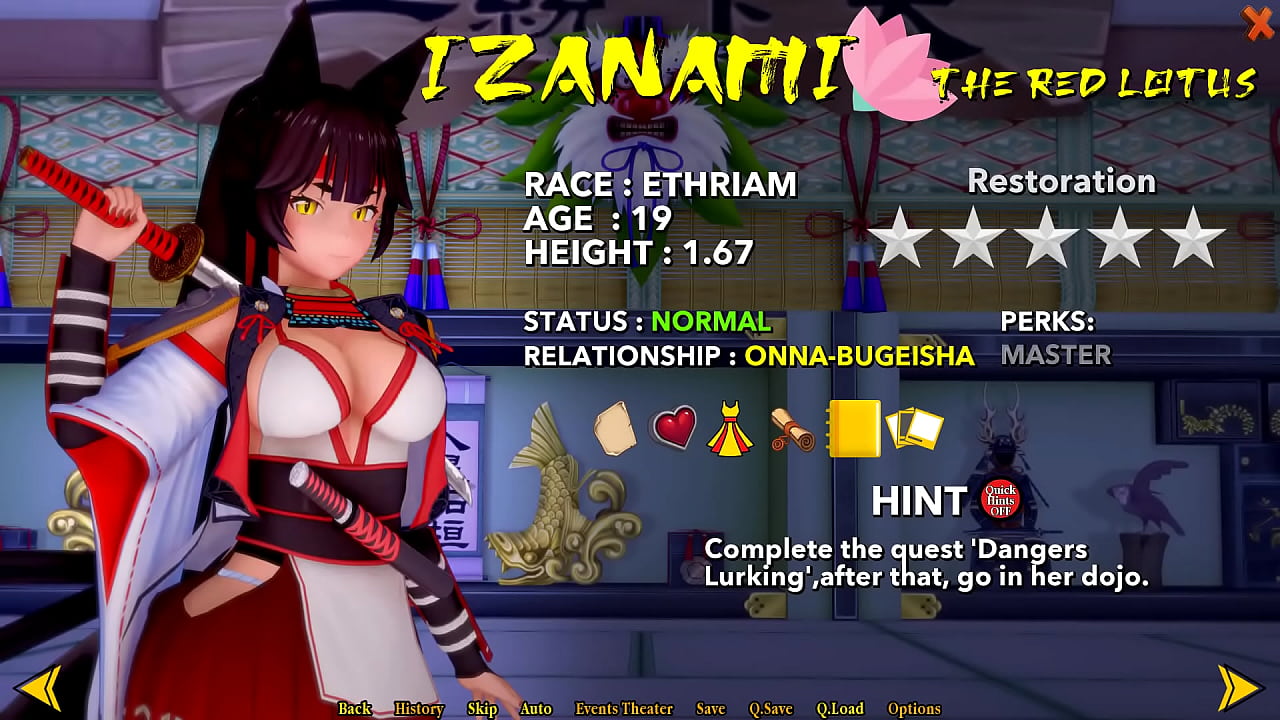1280x720 pixels.
Task: Show the next character with right arrow
Action: (1238, 687)
